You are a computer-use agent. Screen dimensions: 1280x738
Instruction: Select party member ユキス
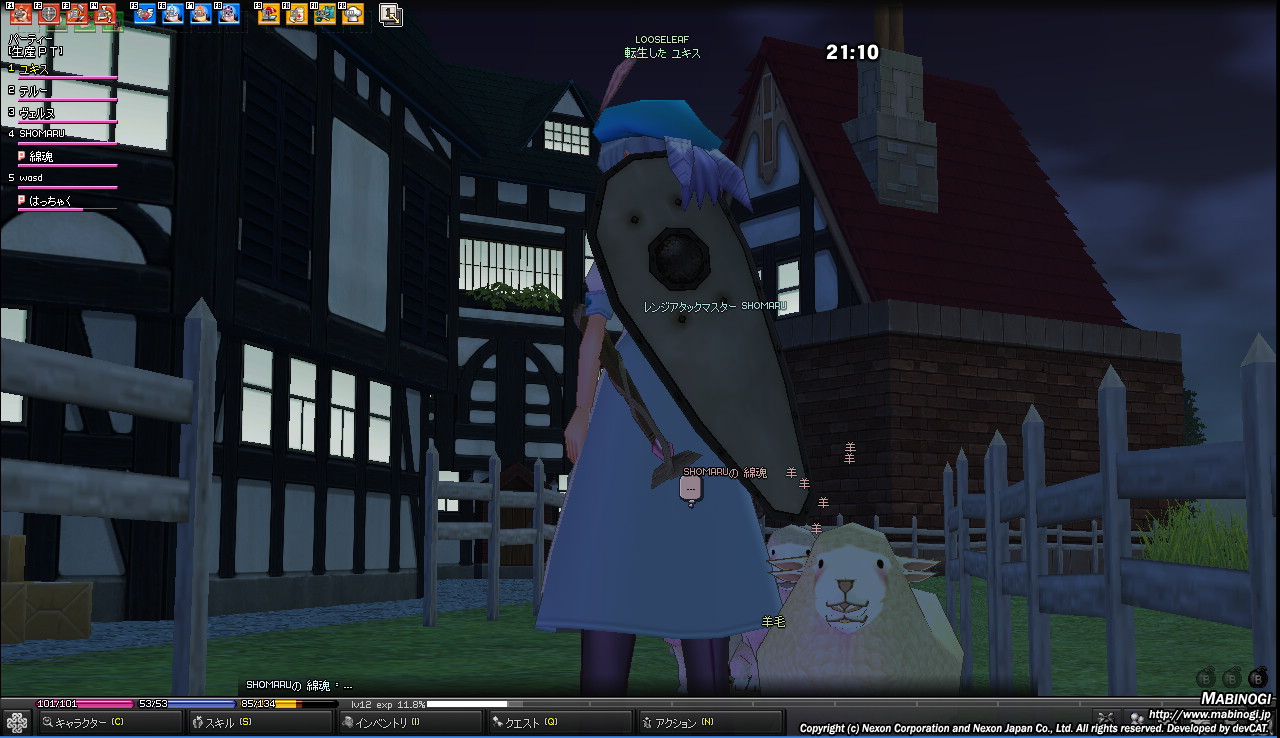click(34, 69)
